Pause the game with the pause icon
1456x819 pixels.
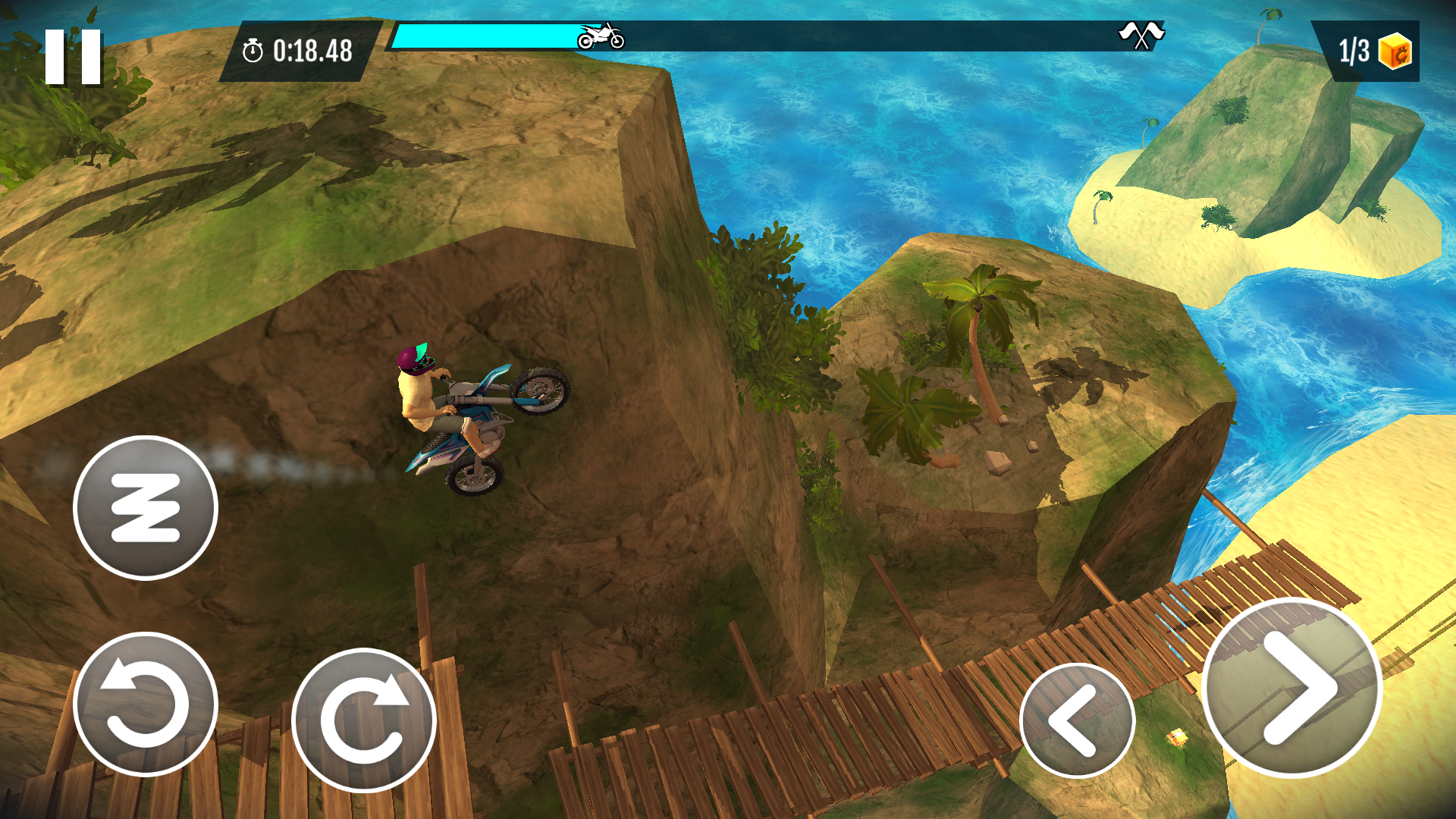74,57
